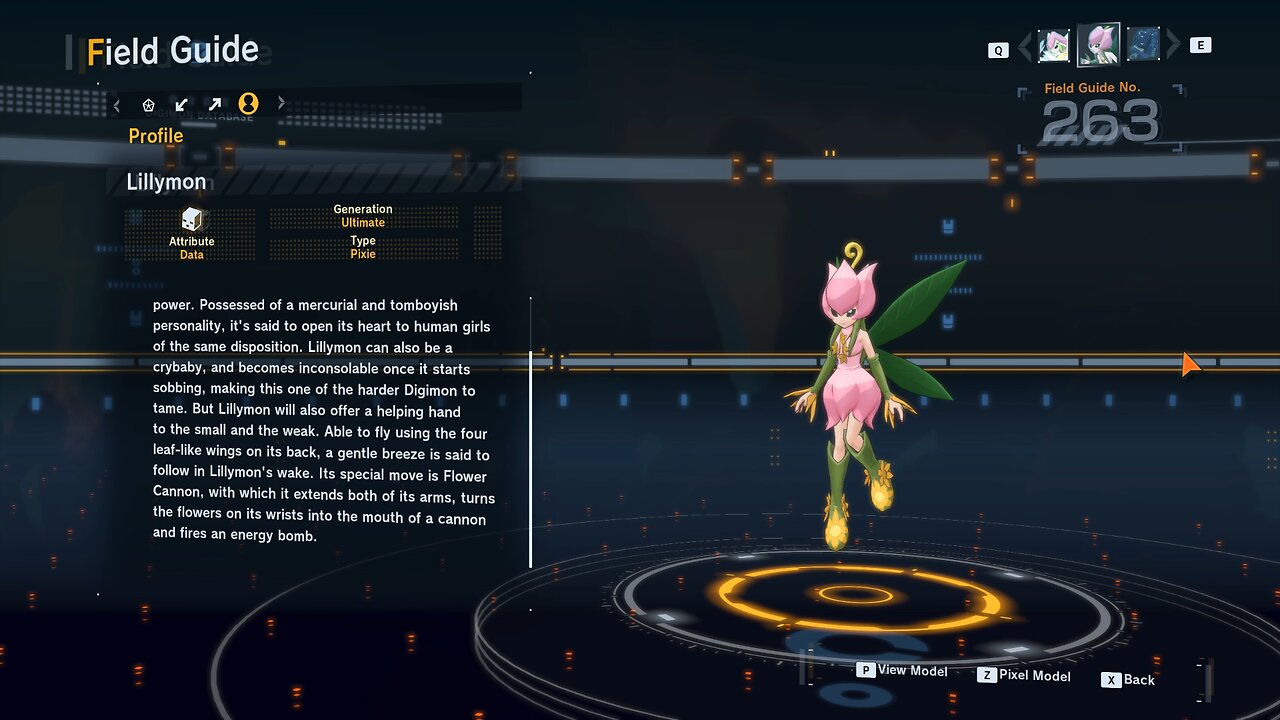Viewport: 1280px width, 720px height.
Task: Open the down-left arrow tab
Action: pos(181,104)
